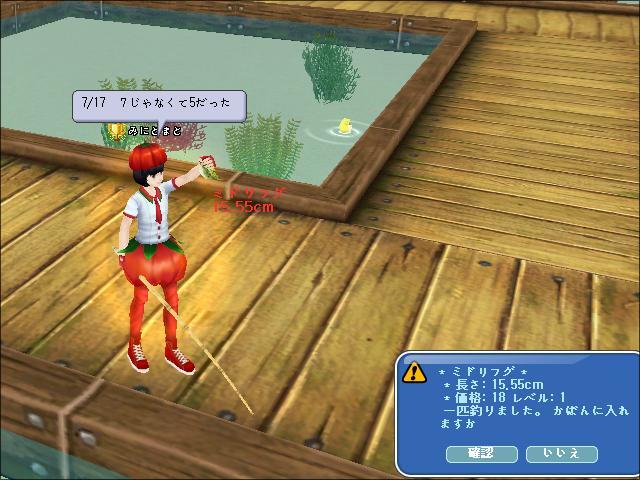The height and width of the screenshot is (480, 640).
Task: Confirm putting the fish in bag
Action: tap(481, 454)
